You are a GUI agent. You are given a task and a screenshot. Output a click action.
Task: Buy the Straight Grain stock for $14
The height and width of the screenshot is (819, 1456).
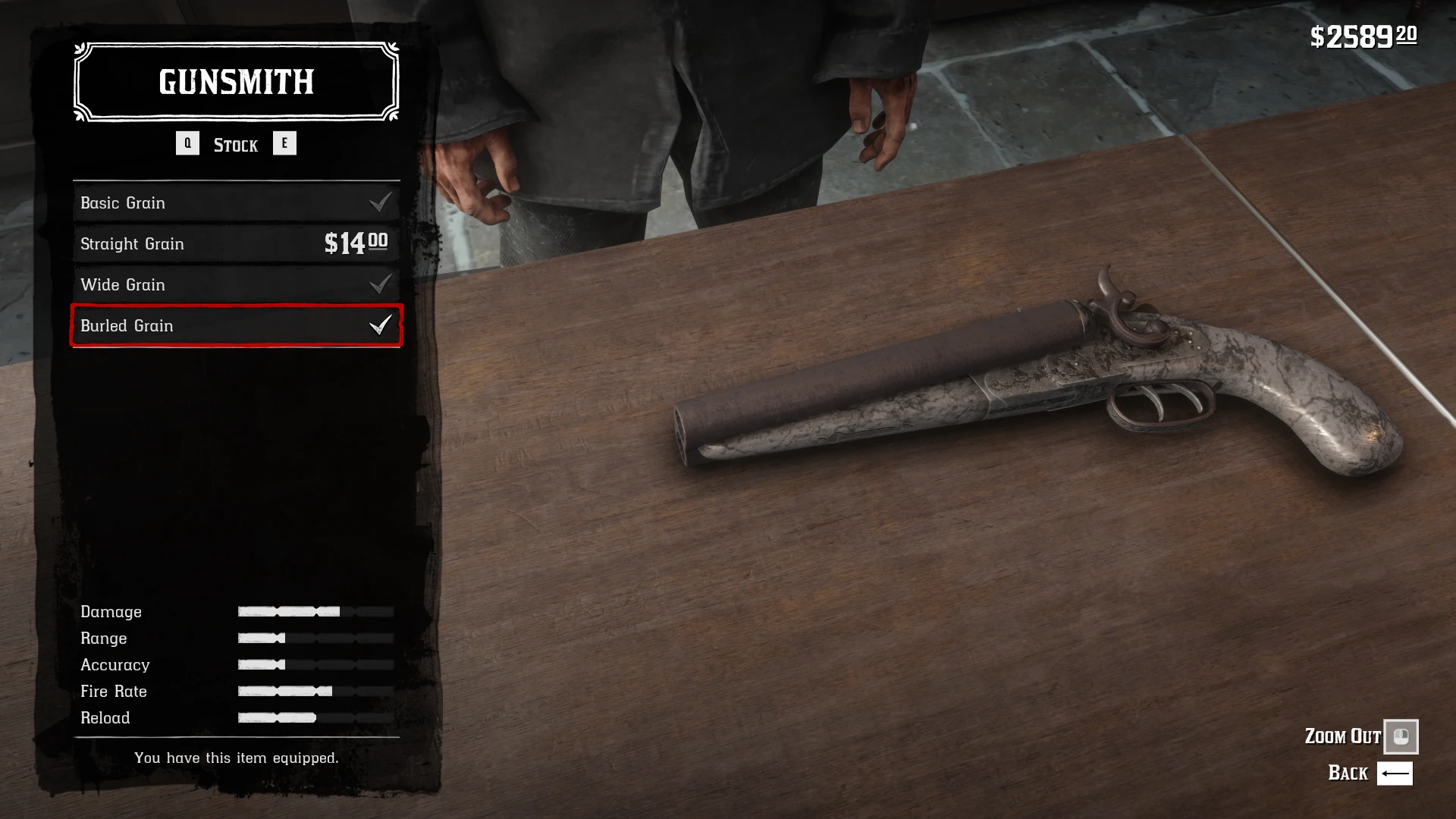click(236, 243)
